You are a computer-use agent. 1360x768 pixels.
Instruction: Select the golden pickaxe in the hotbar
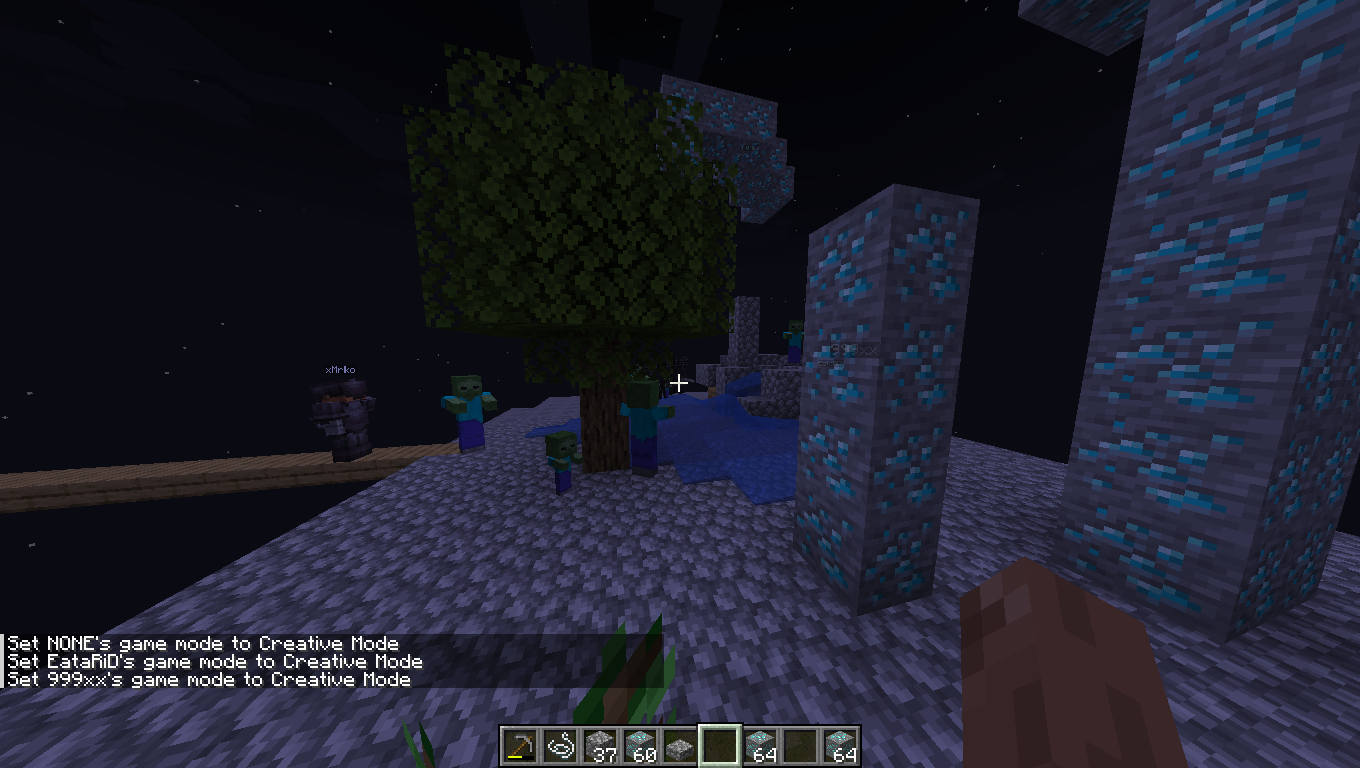[x=519, y=747]
